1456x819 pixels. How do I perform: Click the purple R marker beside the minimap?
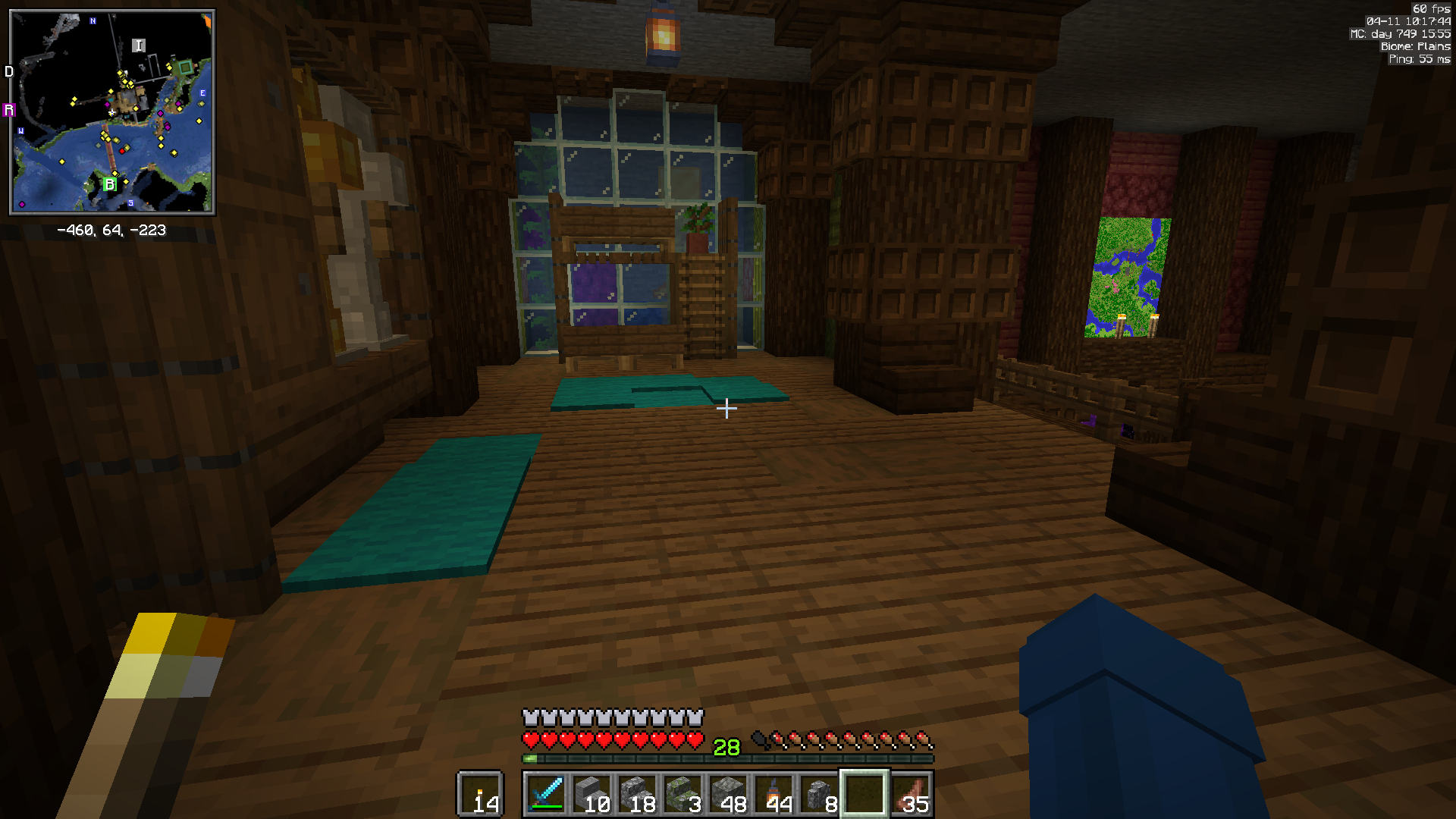(9, 109)
